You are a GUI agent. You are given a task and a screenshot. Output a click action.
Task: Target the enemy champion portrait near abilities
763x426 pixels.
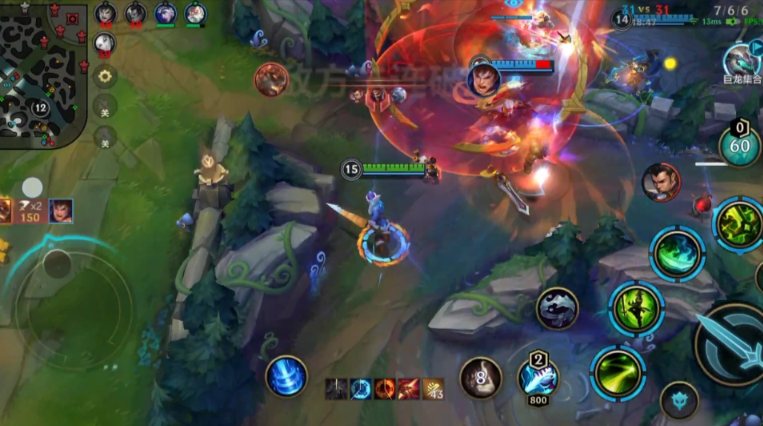click(x=661, y=183)
